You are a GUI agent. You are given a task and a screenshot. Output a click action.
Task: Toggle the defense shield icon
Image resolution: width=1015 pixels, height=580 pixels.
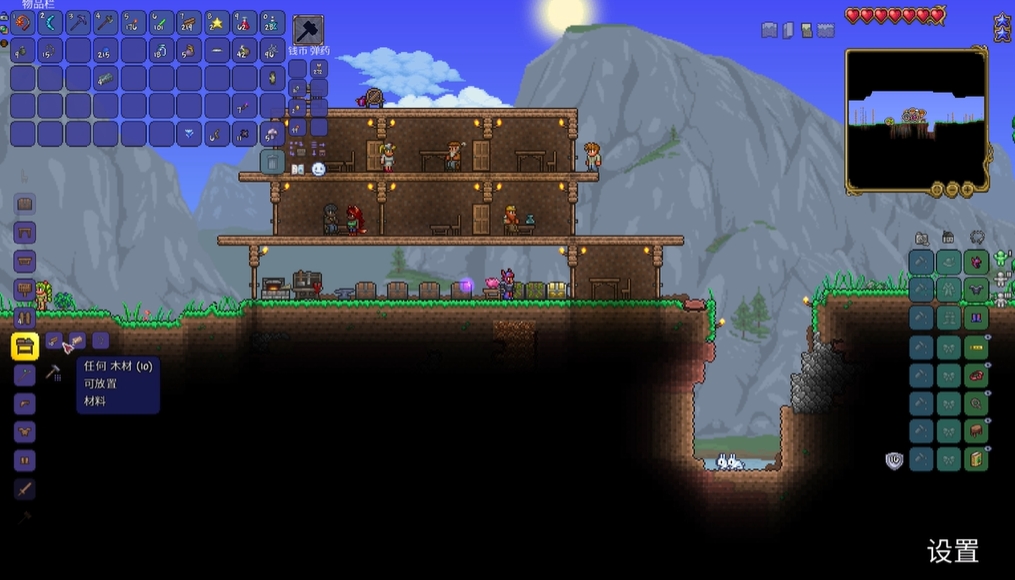coord(894,460)
